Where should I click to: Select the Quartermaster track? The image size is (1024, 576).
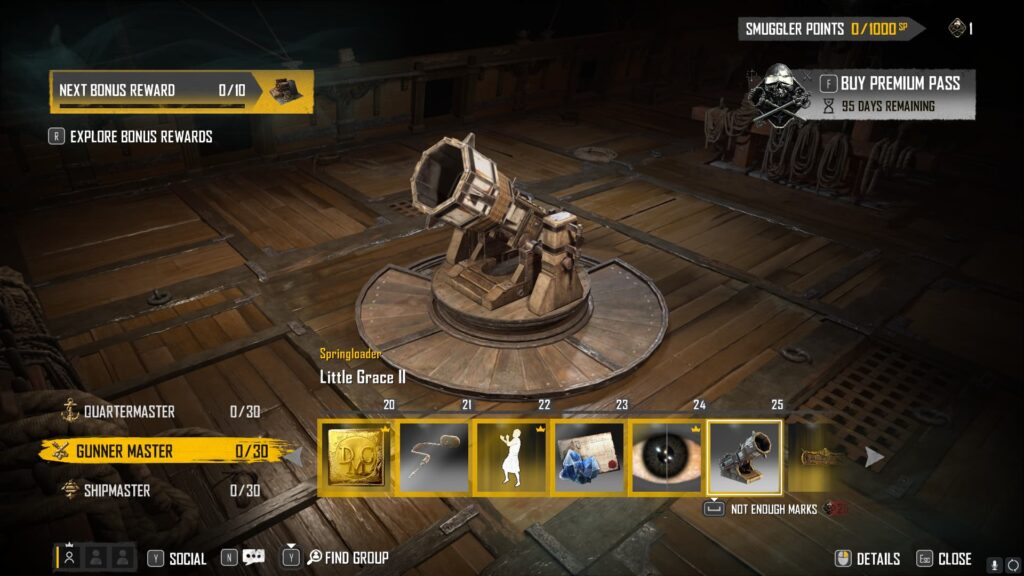point(130,411)
